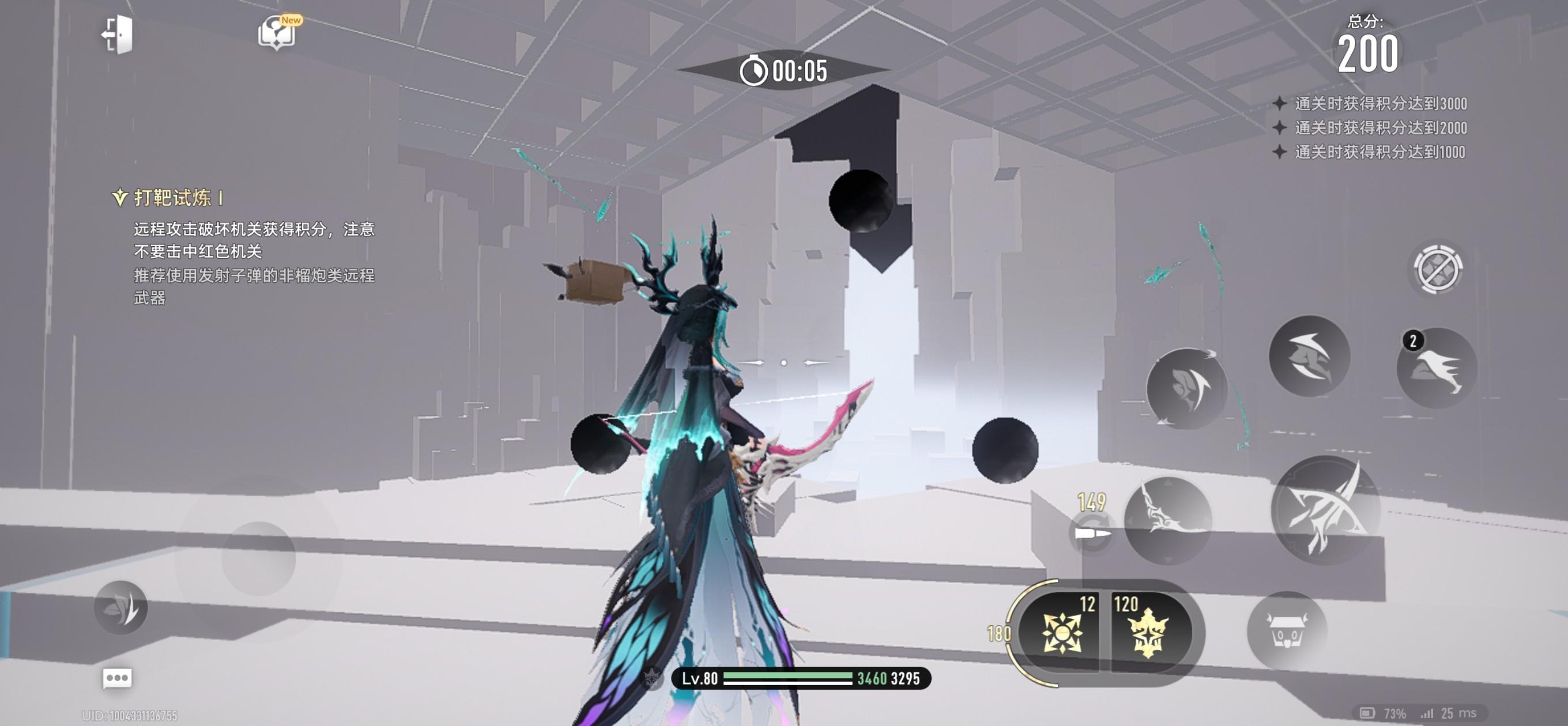Open the owl-faced chest button
Screen dimensions: 1568x726
[1286, 630]
